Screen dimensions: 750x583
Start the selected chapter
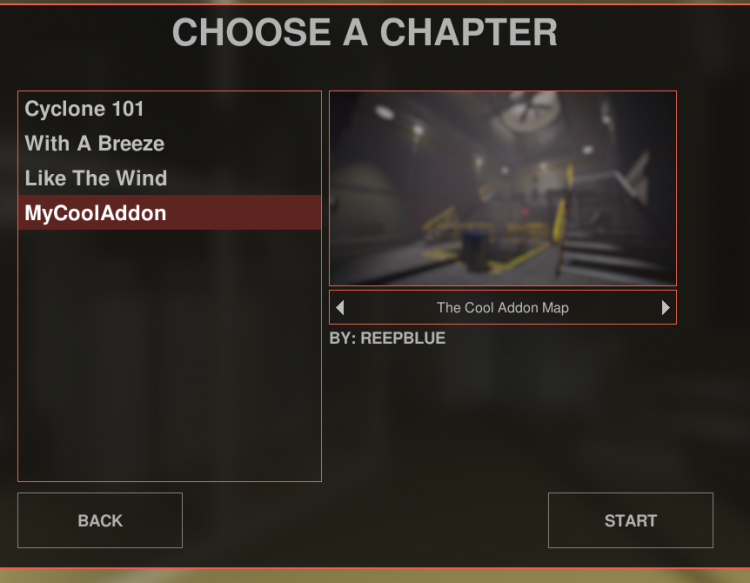(630, 520)
